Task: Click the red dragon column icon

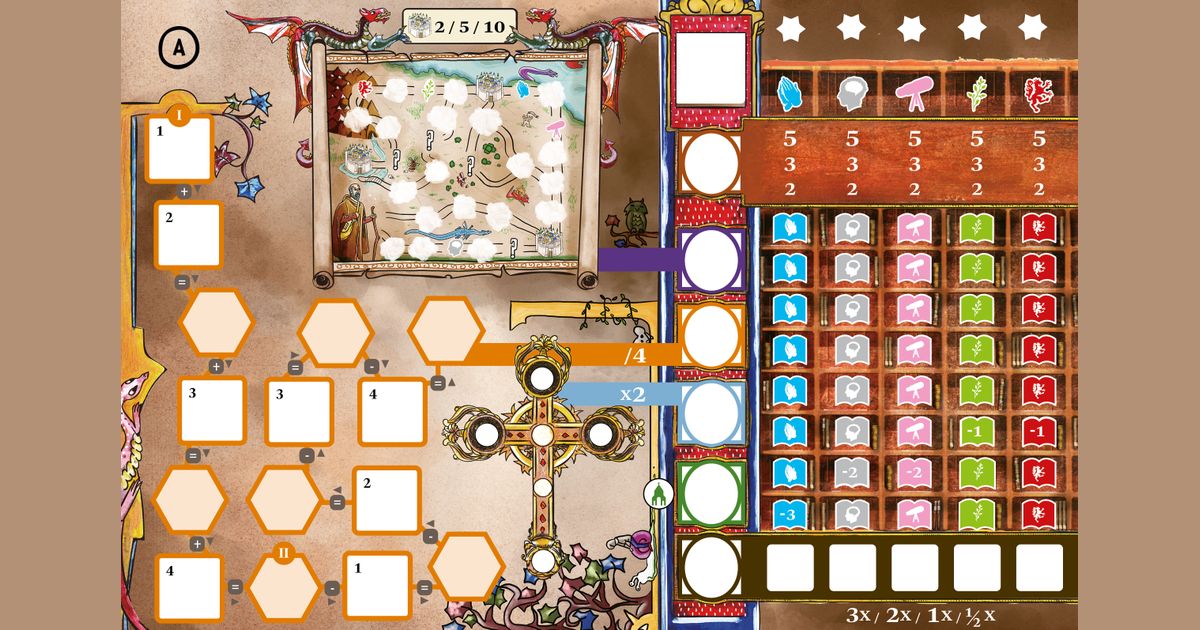Action: (x=1038, y=94)
